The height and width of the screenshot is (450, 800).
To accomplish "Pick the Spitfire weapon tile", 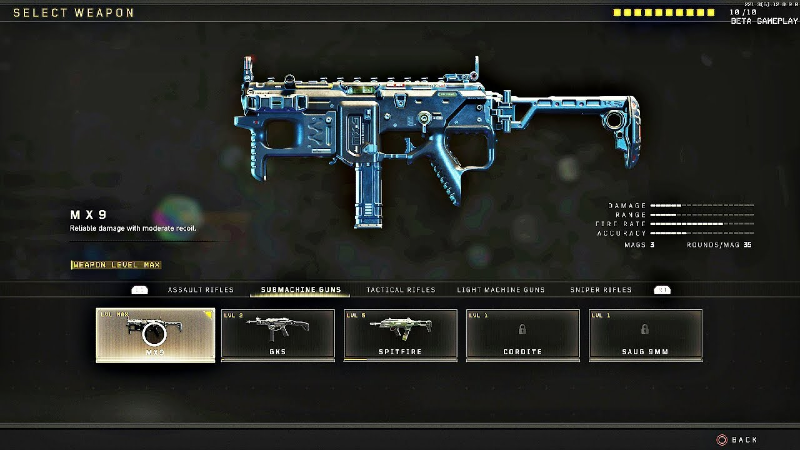I will point(401,335).
